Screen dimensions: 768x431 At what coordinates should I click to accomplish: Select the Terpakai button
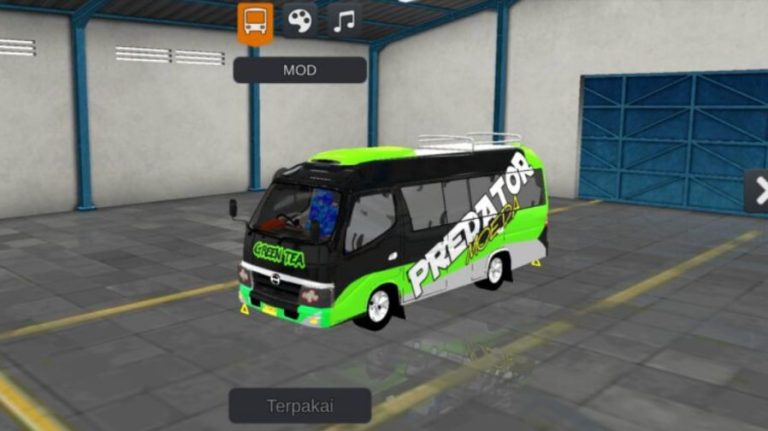click(299, 406)
